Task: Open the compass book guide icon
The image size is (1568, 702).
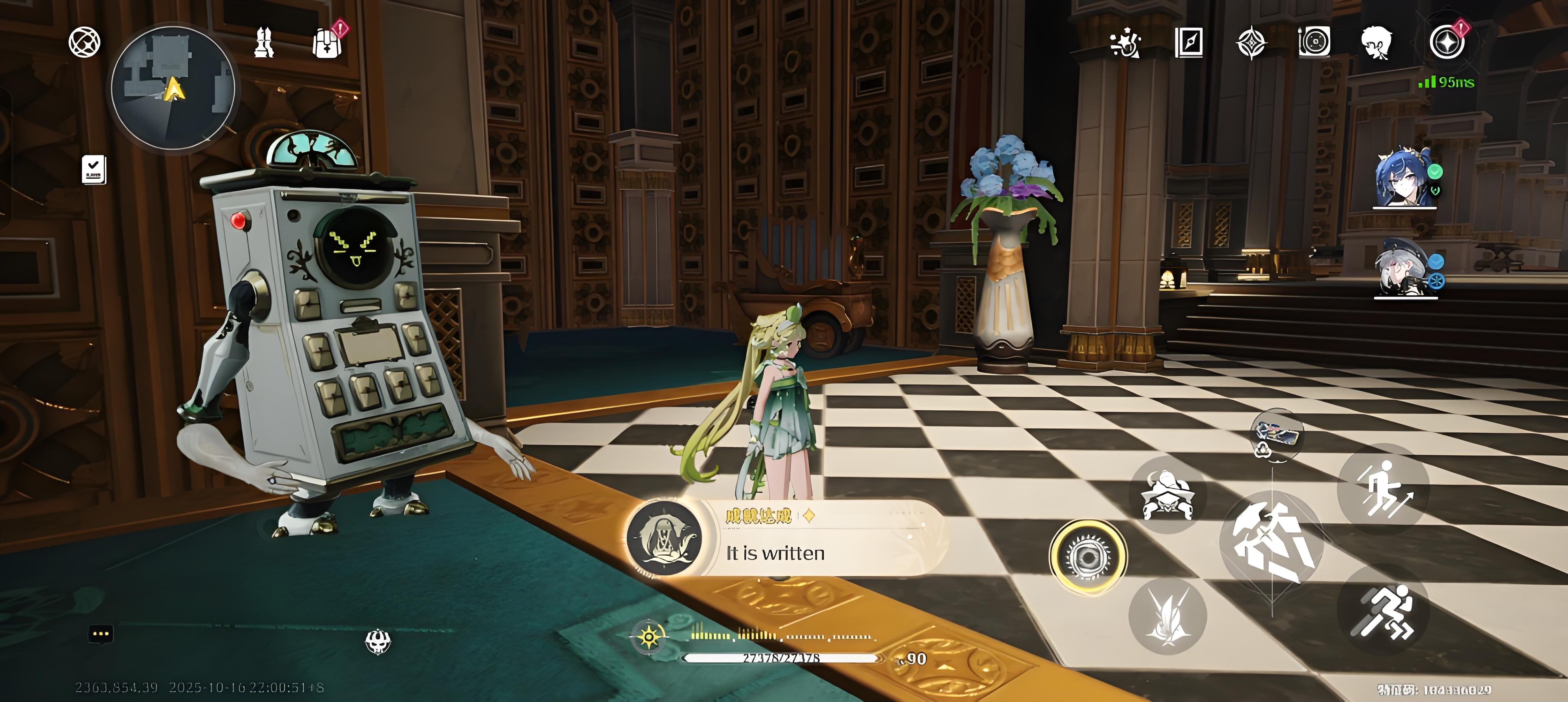Action: [1188, 43]
